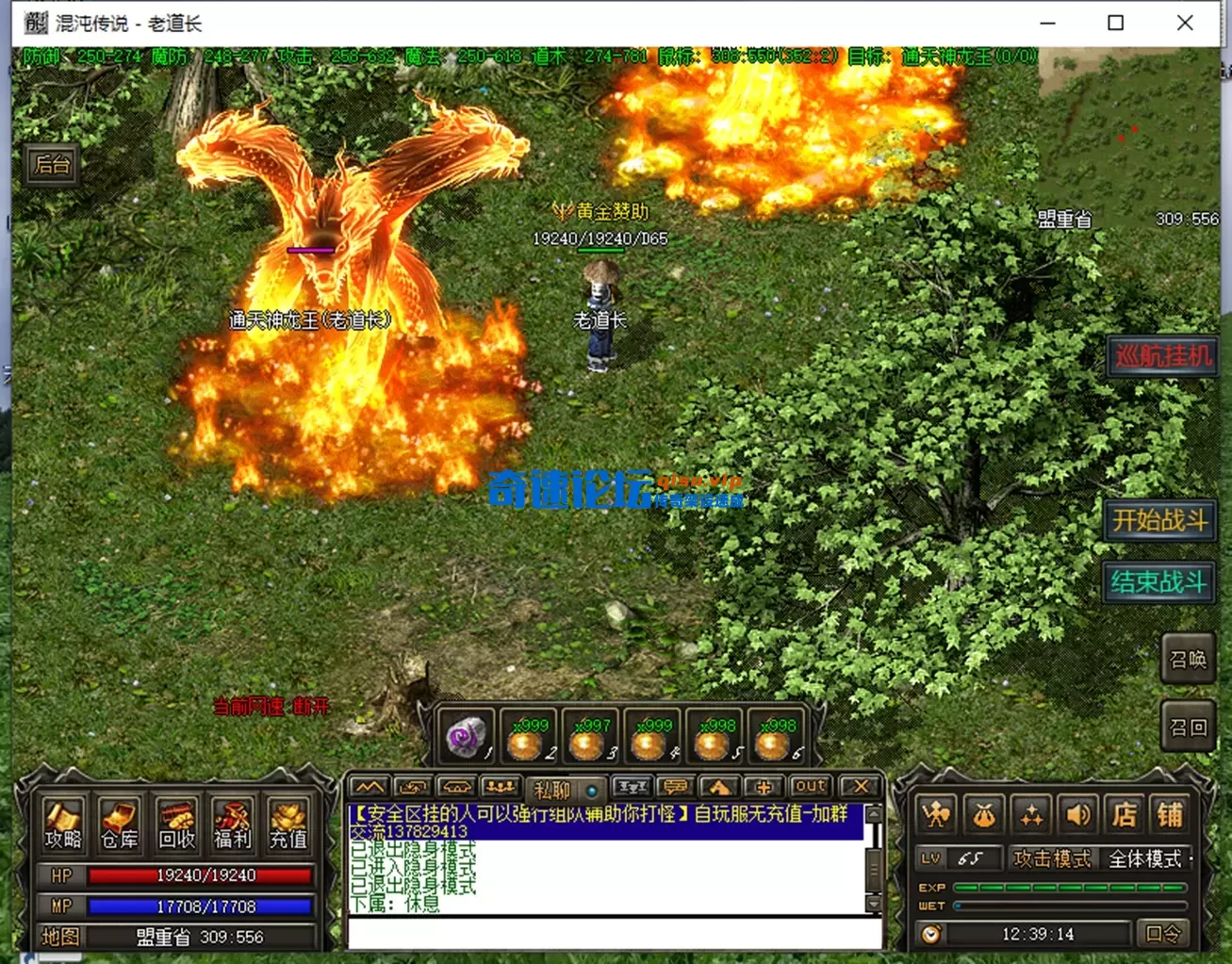Open the 后台 background menu

coord(52,165)
